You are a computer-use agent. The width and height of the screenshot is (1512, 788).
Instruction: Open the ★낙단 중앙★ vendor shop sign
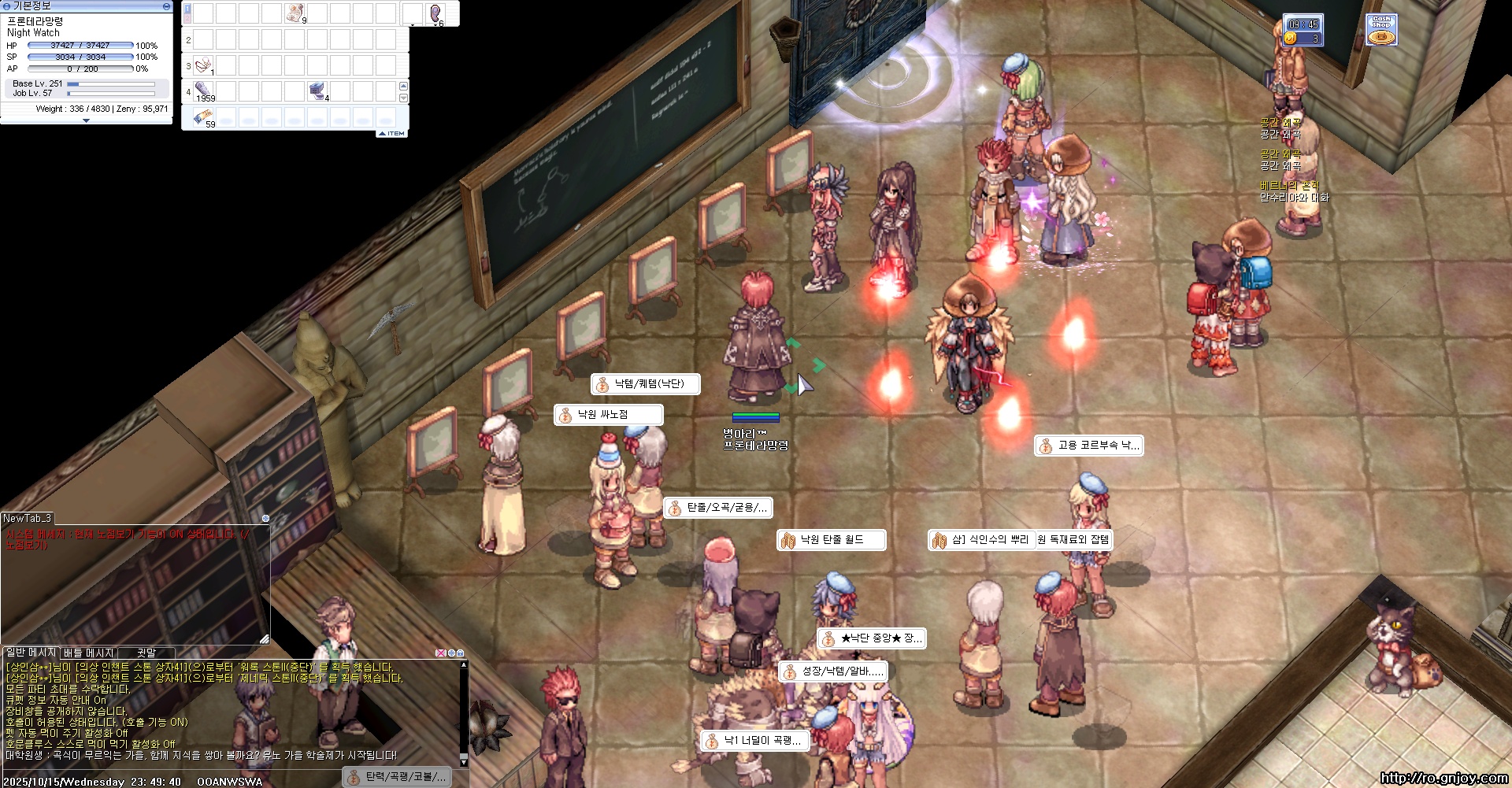click(x=871, y=638)
